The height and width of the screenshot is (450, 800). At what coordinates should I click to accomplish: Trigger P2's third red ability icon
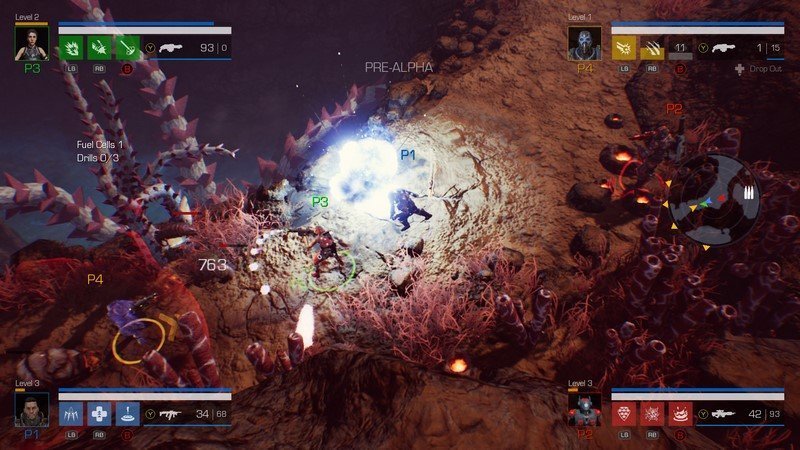tap(680, 414)
